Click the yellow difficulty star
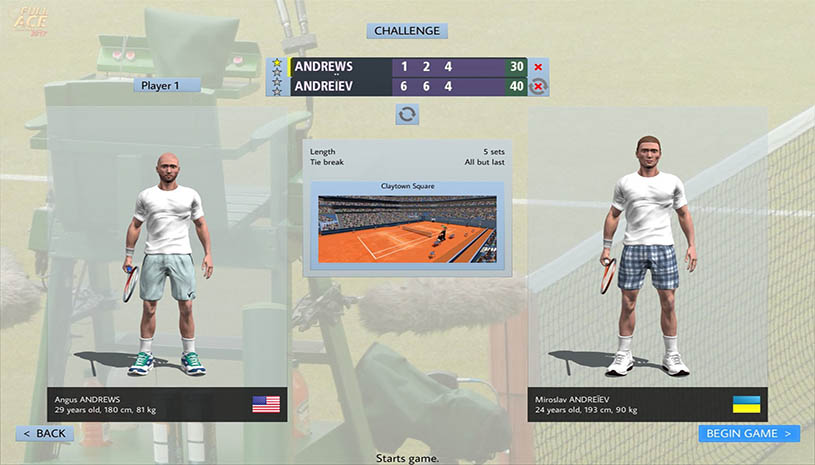This screenshot has height=465, width=815. [277, 63]
